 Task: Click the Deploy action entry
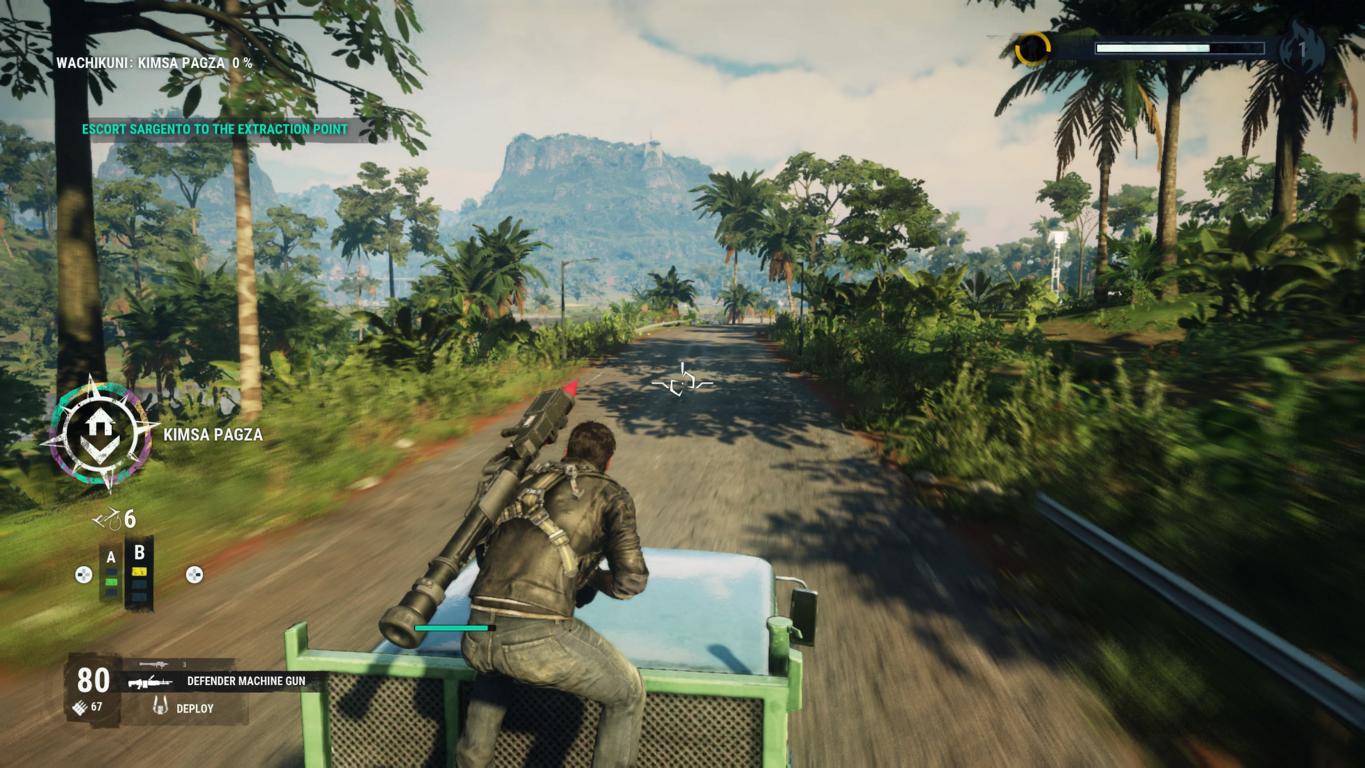click(x=194, y=708)
